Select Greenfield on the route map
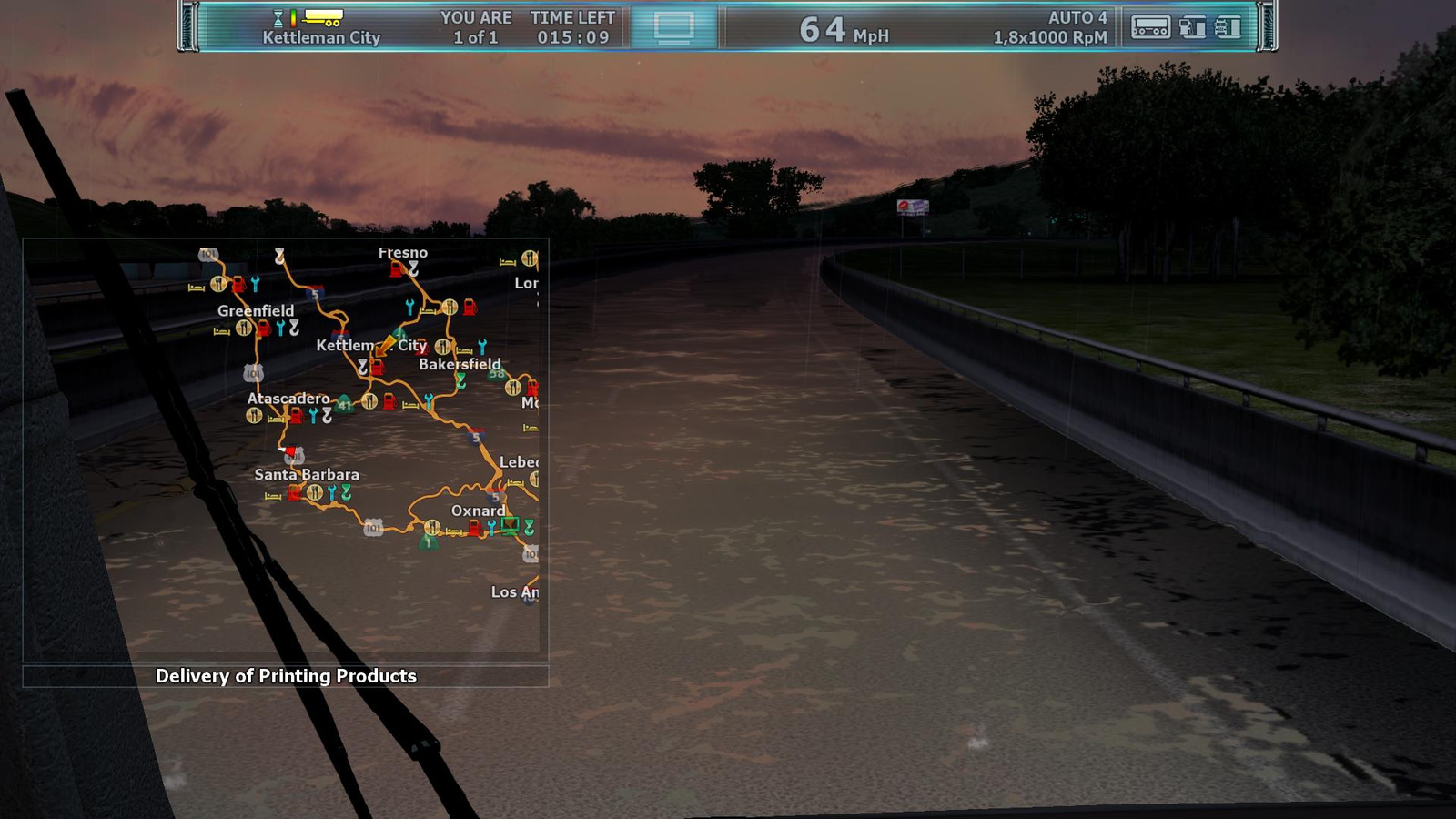The height and width of the screenshot is (819, 1456). pyautogui.click(x=256, y=311)
